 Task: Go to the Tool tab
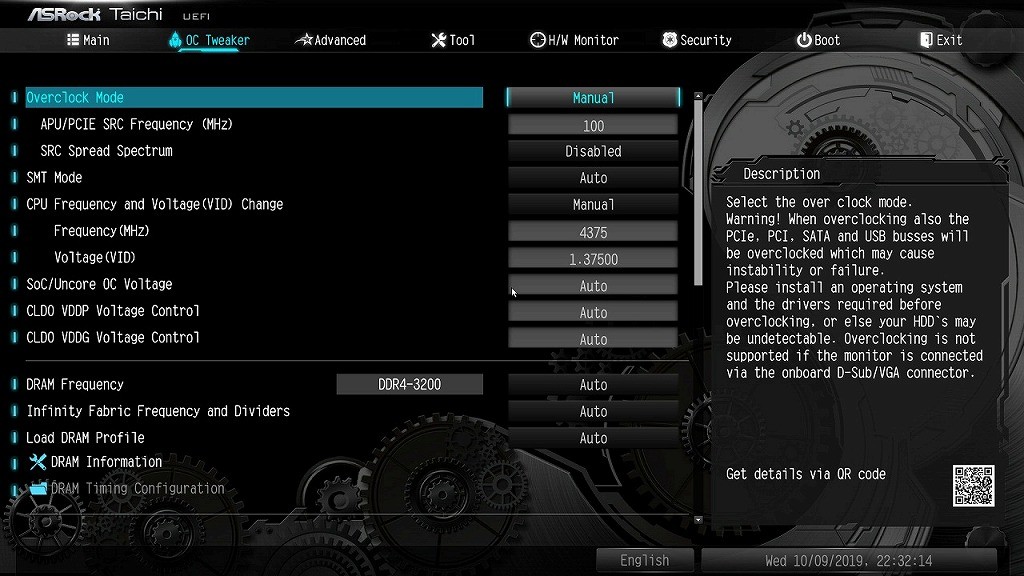coord(453,40)
